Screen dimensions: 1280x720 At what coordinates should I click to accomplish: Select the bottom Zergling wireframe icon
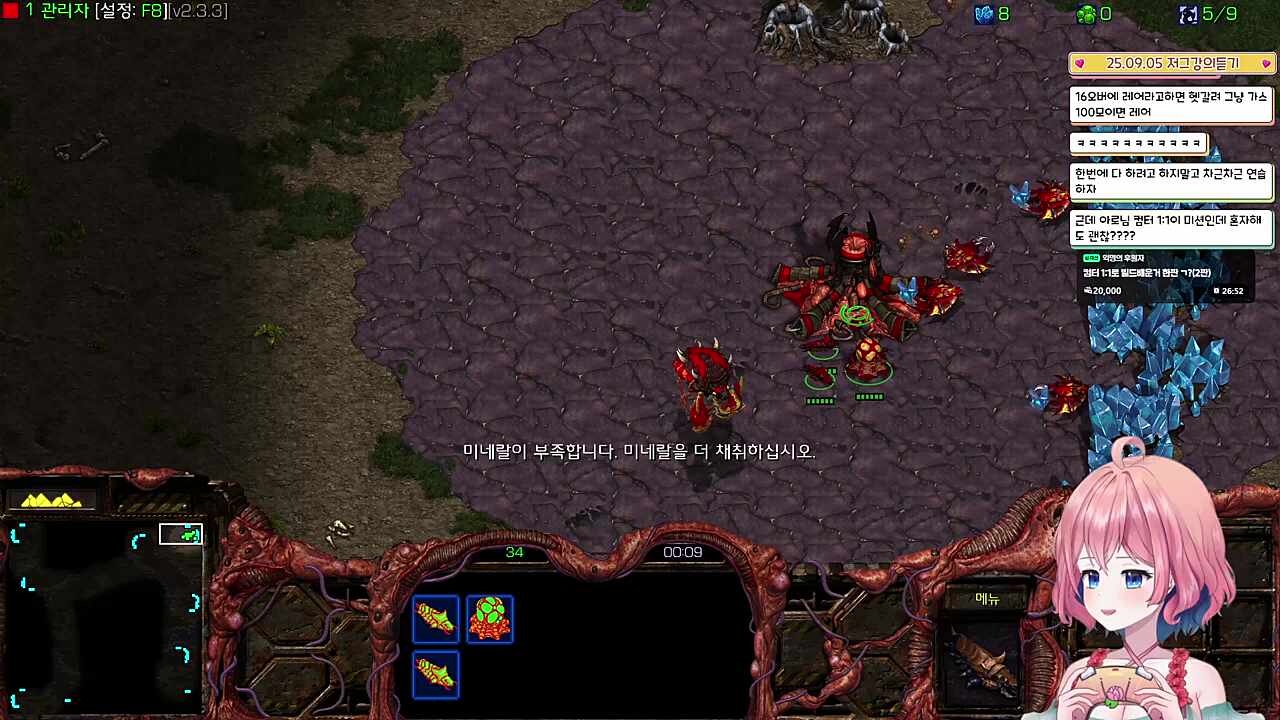(x=435, y=673)
